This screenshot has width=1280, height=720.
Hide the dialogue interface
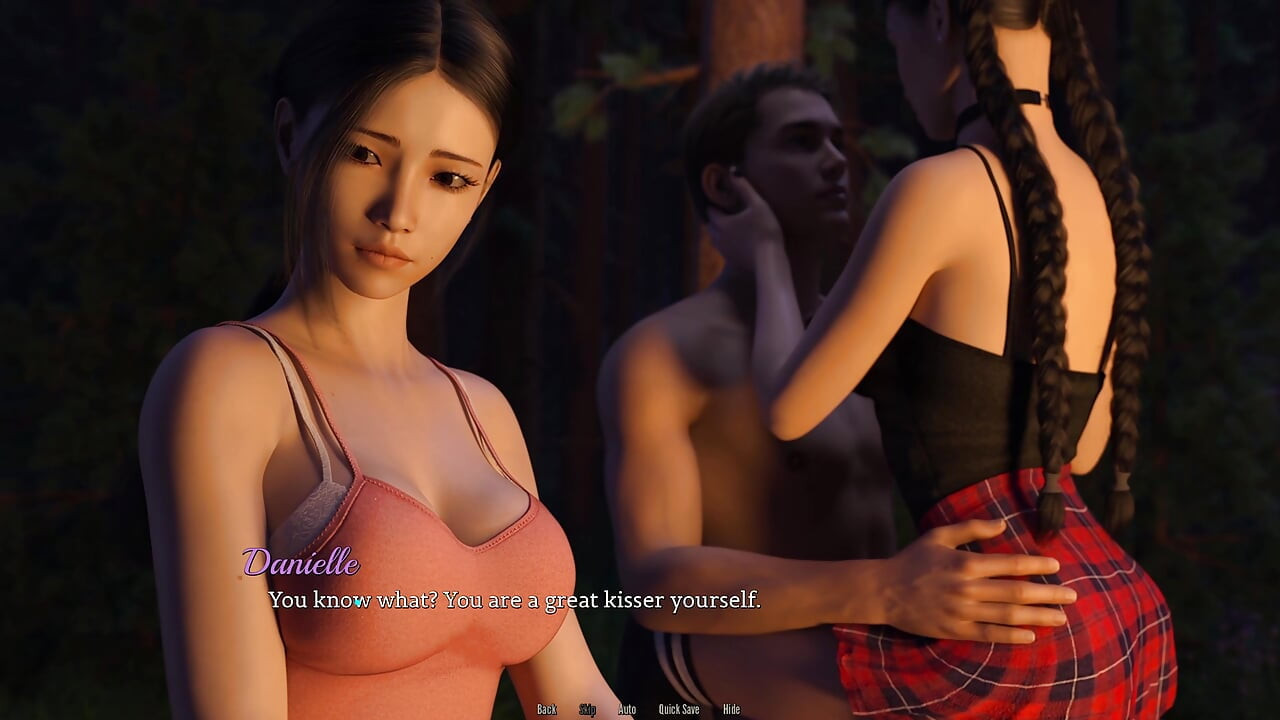[731, 709]
